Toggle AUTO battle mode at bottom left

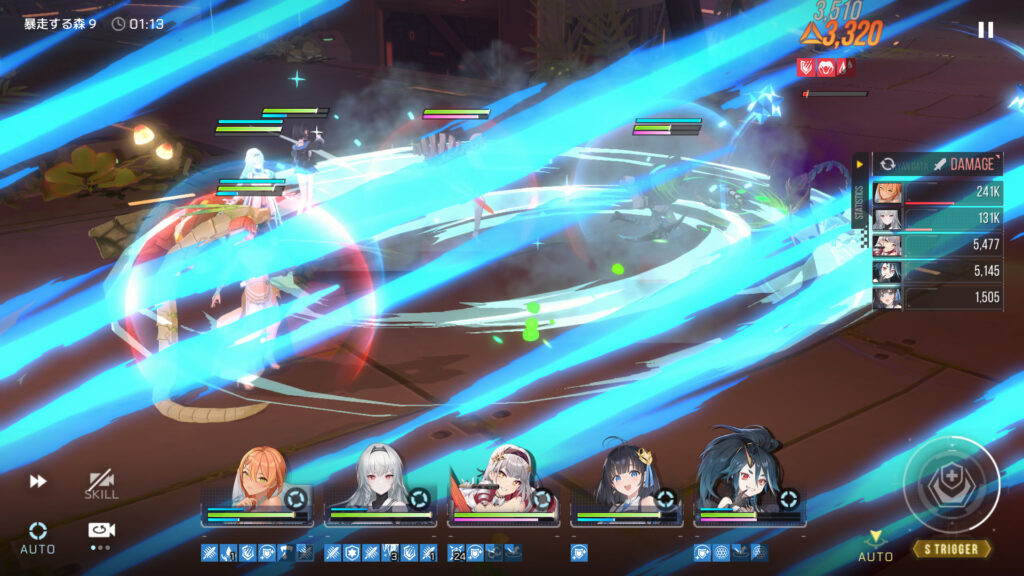point(38,535)
